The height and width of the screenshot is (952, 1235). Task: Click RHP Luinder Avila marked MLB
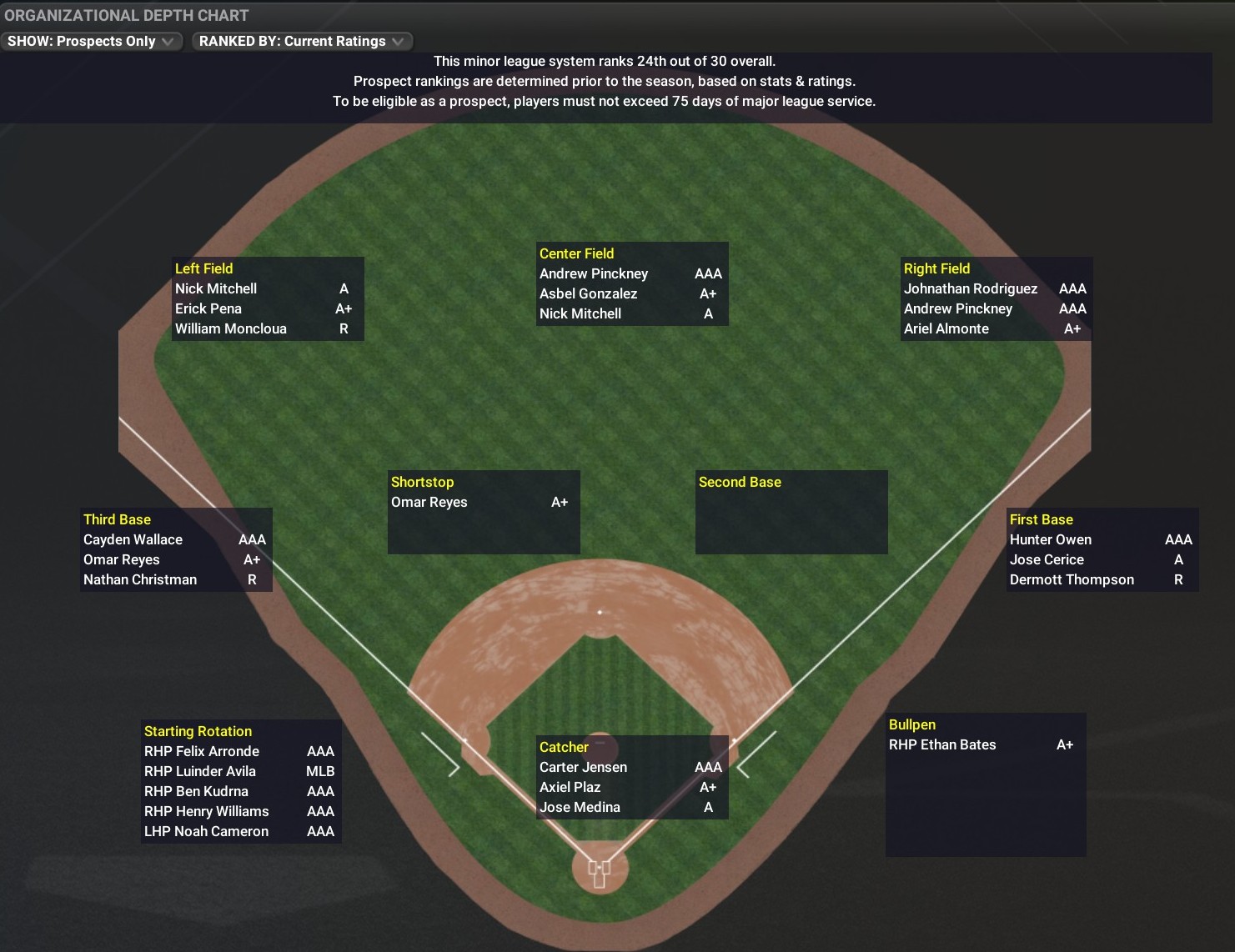point(200,771)
